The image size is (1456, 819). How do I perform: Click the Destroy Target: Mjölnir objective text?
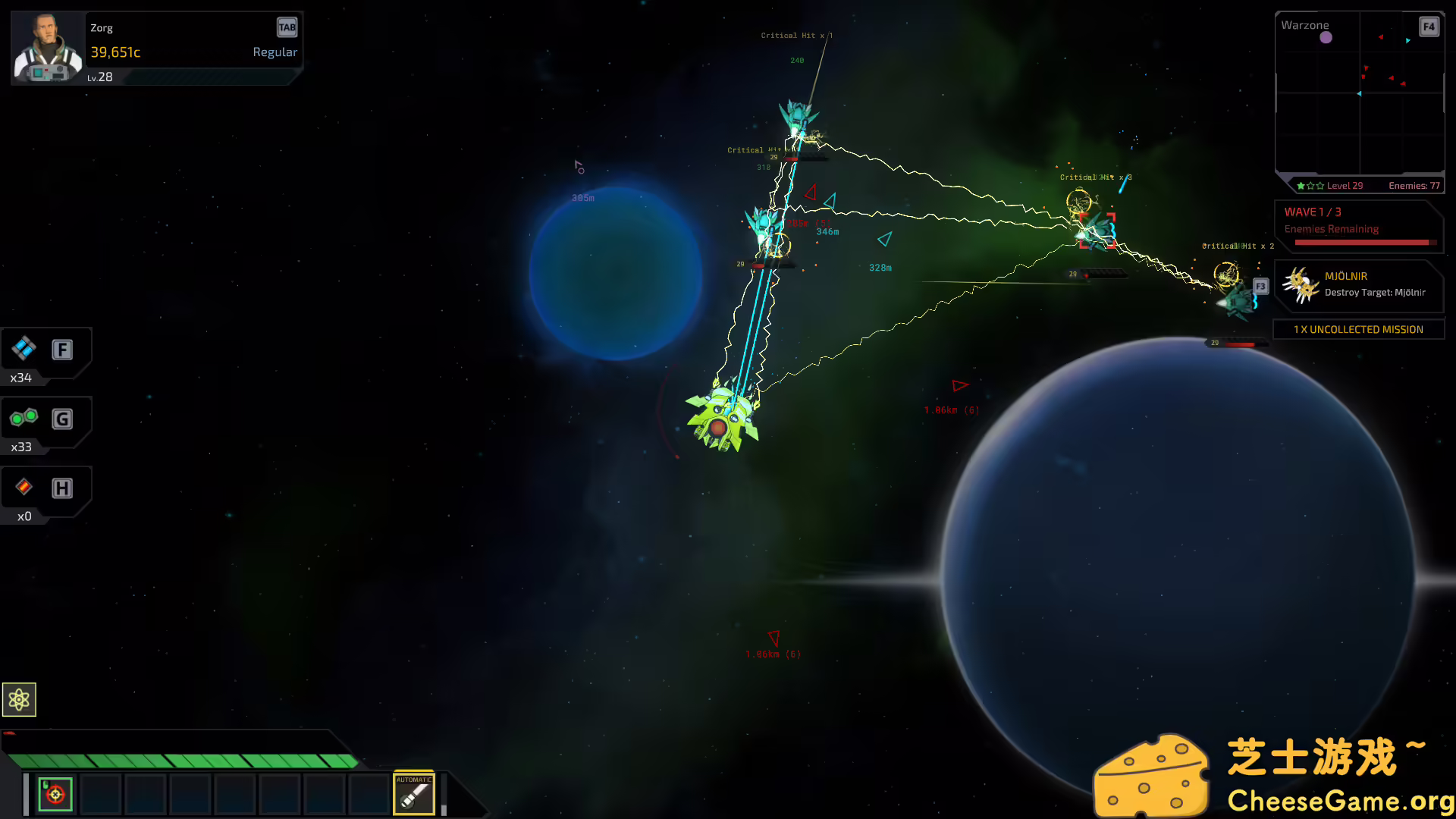pos(1377,292)
